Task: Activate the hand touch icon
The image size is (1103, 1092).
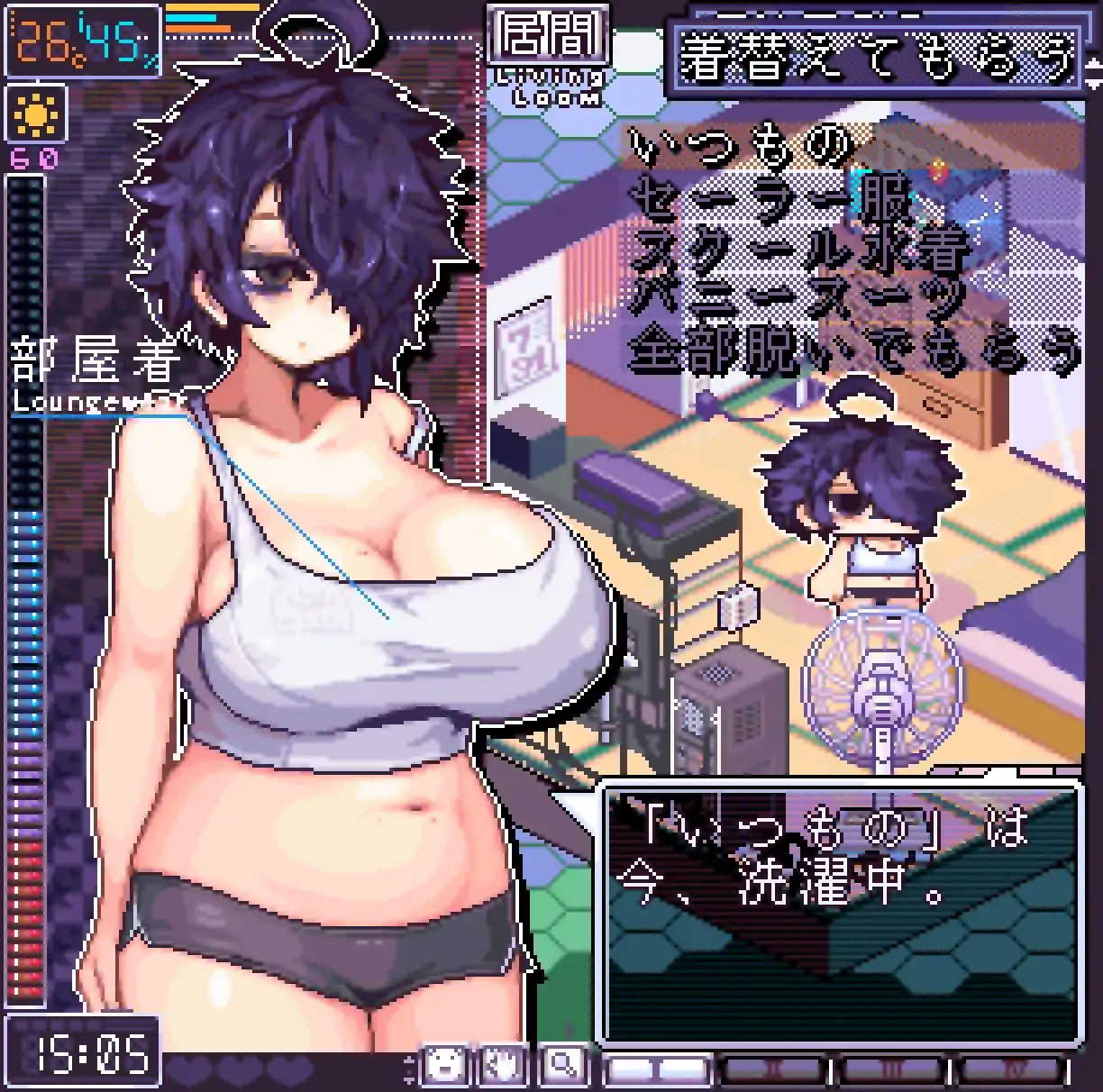Action: [503, 1066]
